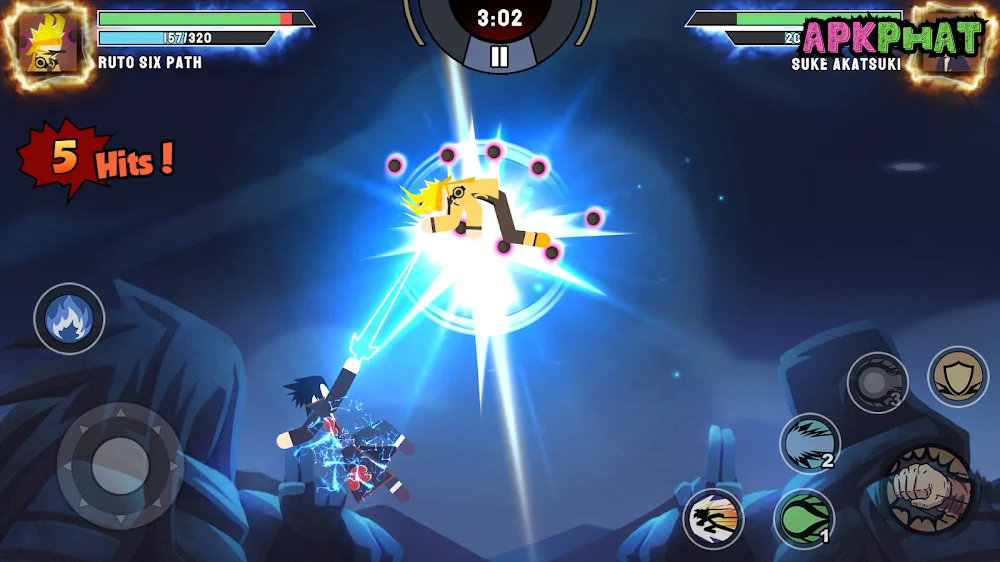The width and height of the screenshot is (1000, 562).
Task: Activate the blue flame power-up icon
Action: (x=69, y=319)
